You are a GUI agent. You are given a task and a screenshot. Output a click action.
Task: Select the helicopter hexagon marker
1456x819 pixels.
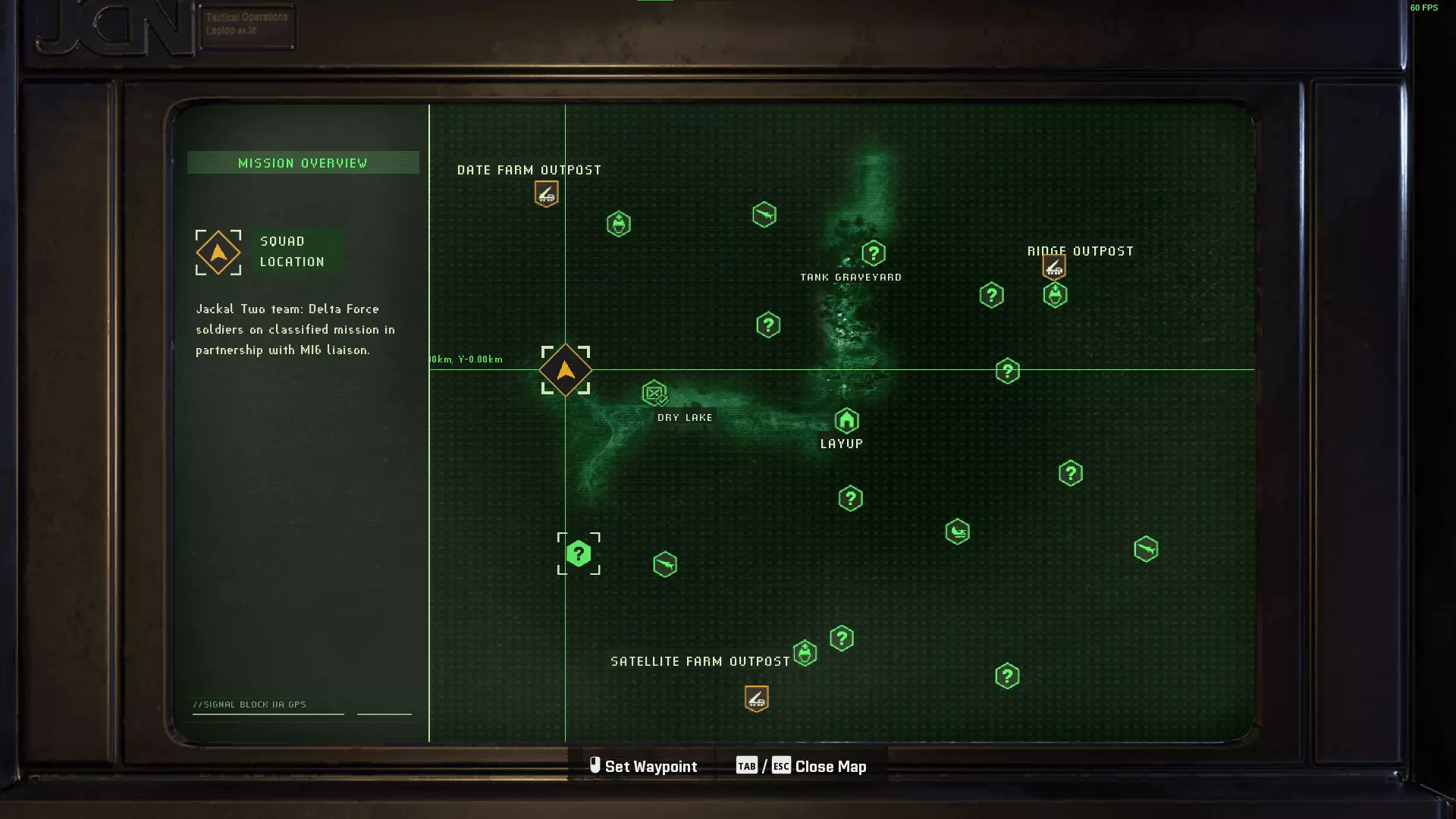[x=957, y=532]
